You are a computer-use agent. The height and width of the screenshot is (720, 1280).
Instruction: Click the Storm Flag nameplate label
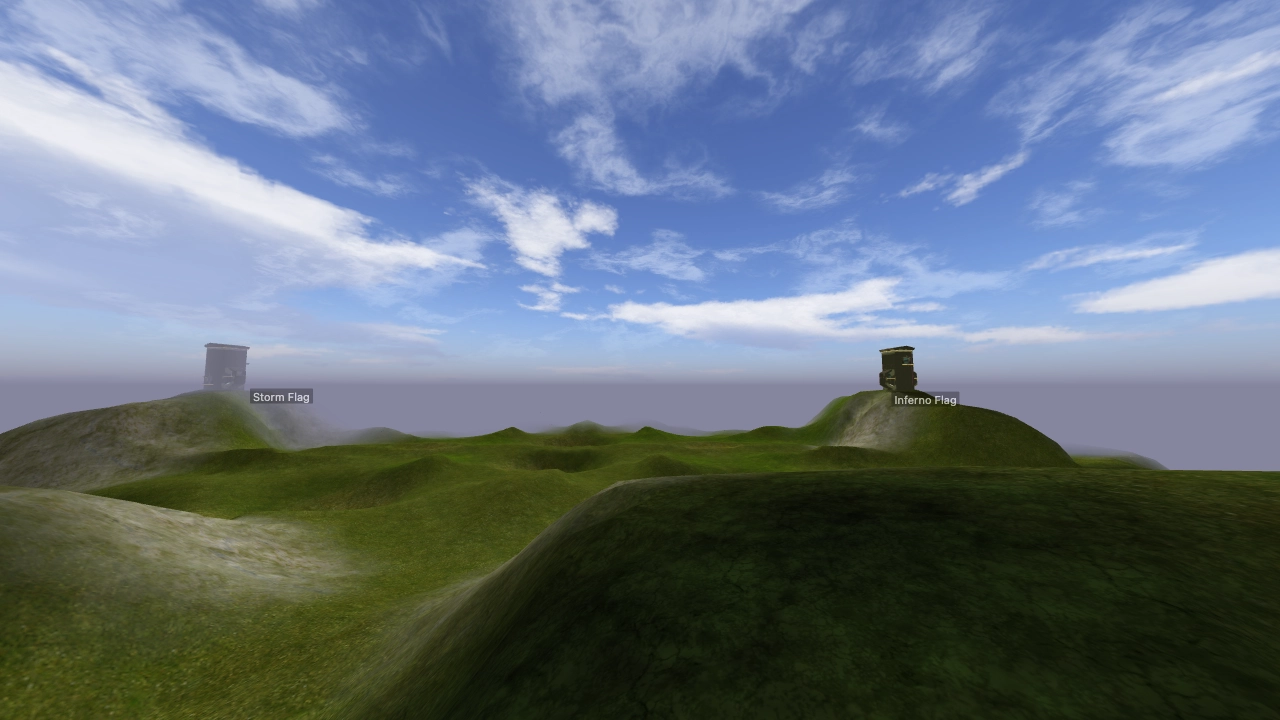coord(281,396)
